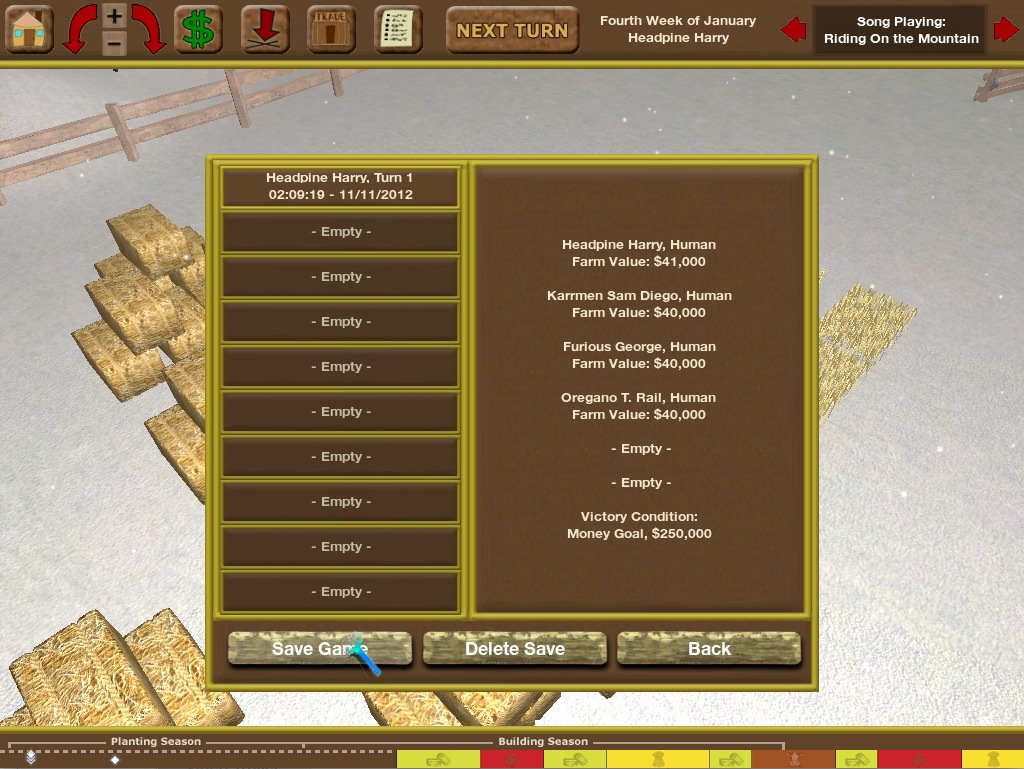Screen dimensions: 1024x769
Task: Zoom in with the plus button
Action: [x=114, y=16]
